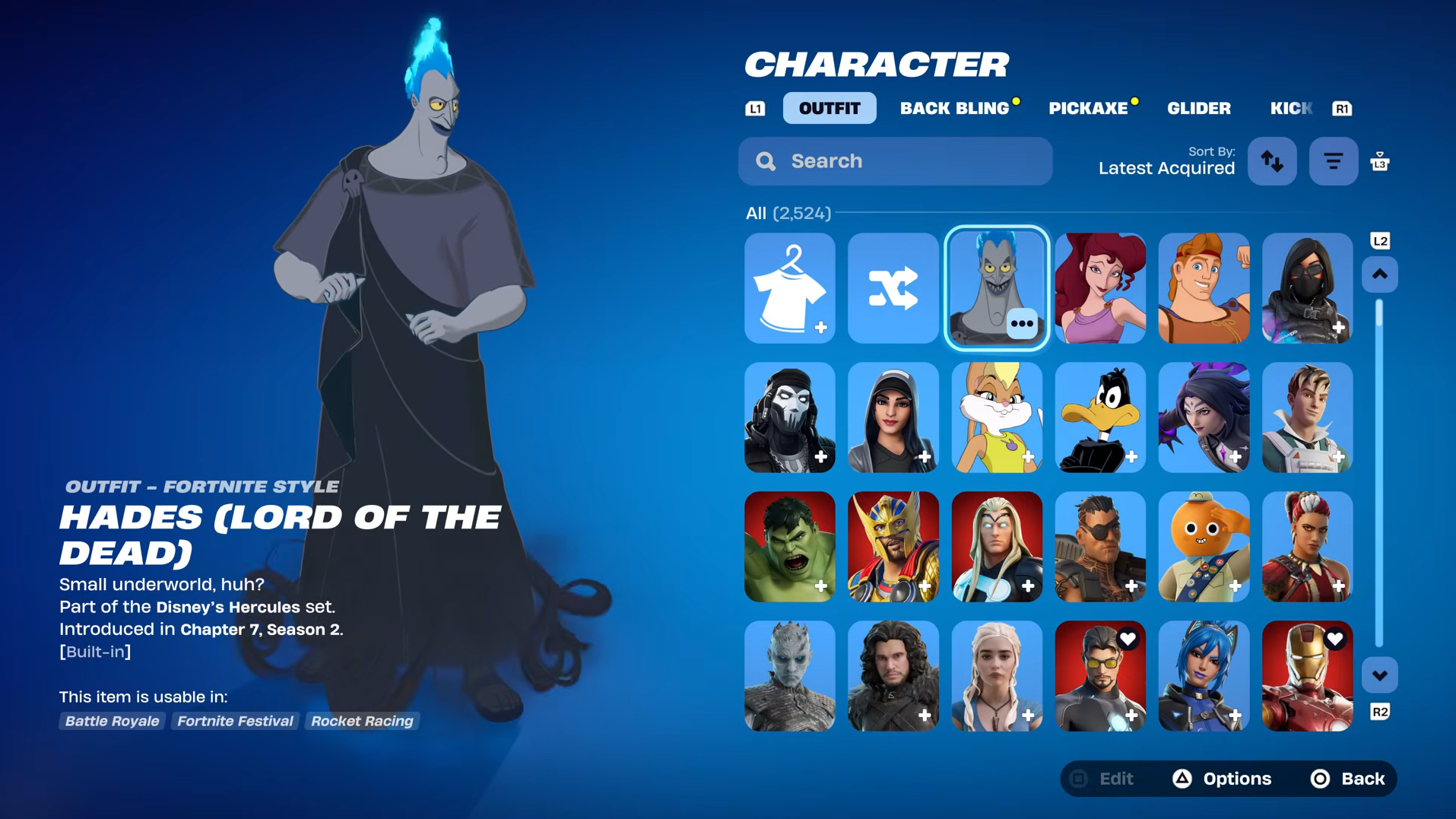This screenshot has width=1456, height=819.
Task: Open the filter options button
Action: tap(1333, 161)
